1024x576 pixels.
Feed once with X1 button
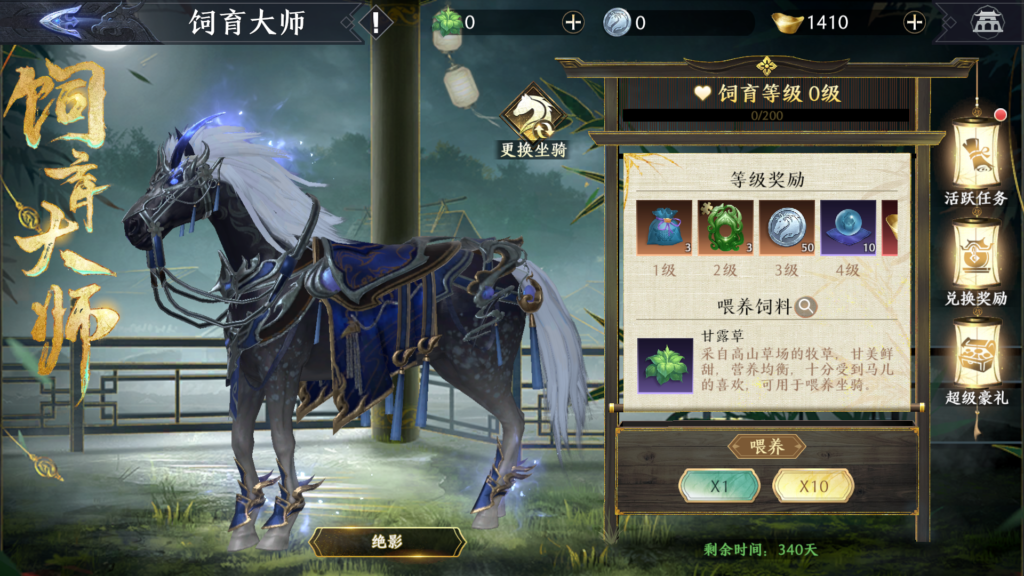pyautogui.click(x=718, y=486)
